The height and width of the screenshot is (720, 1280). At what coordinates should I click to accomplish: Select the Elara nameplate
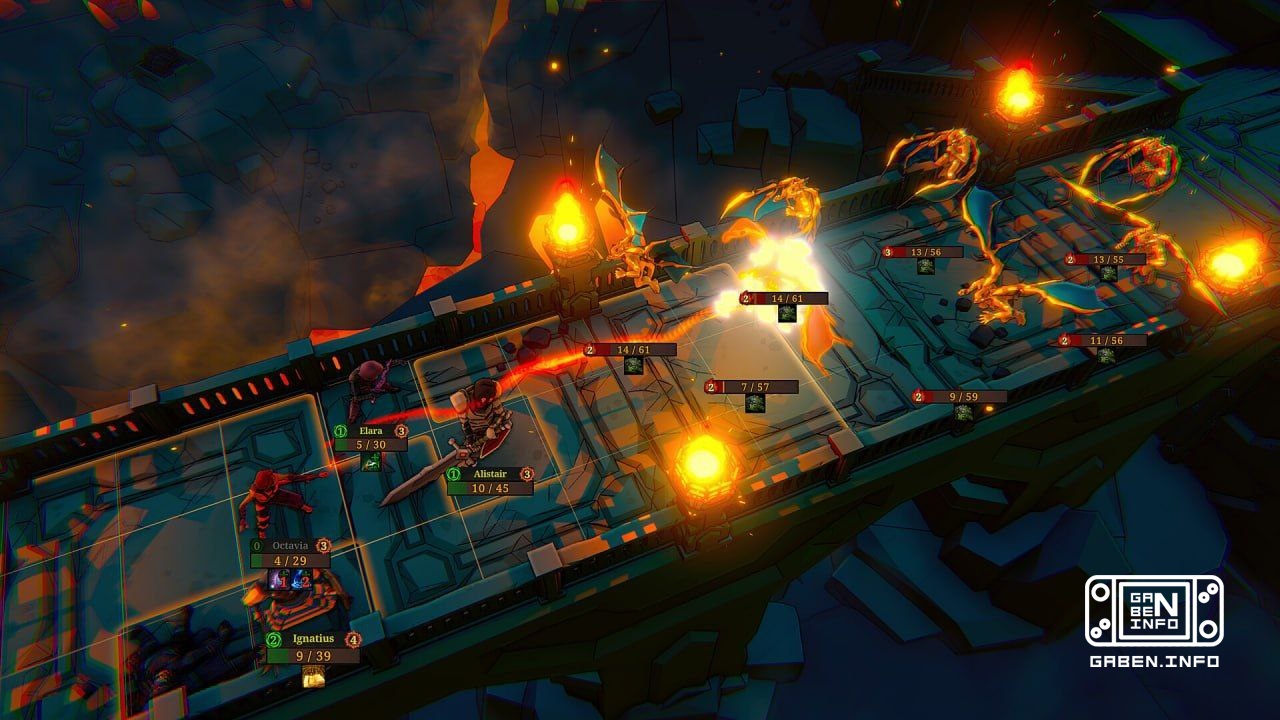370,430
